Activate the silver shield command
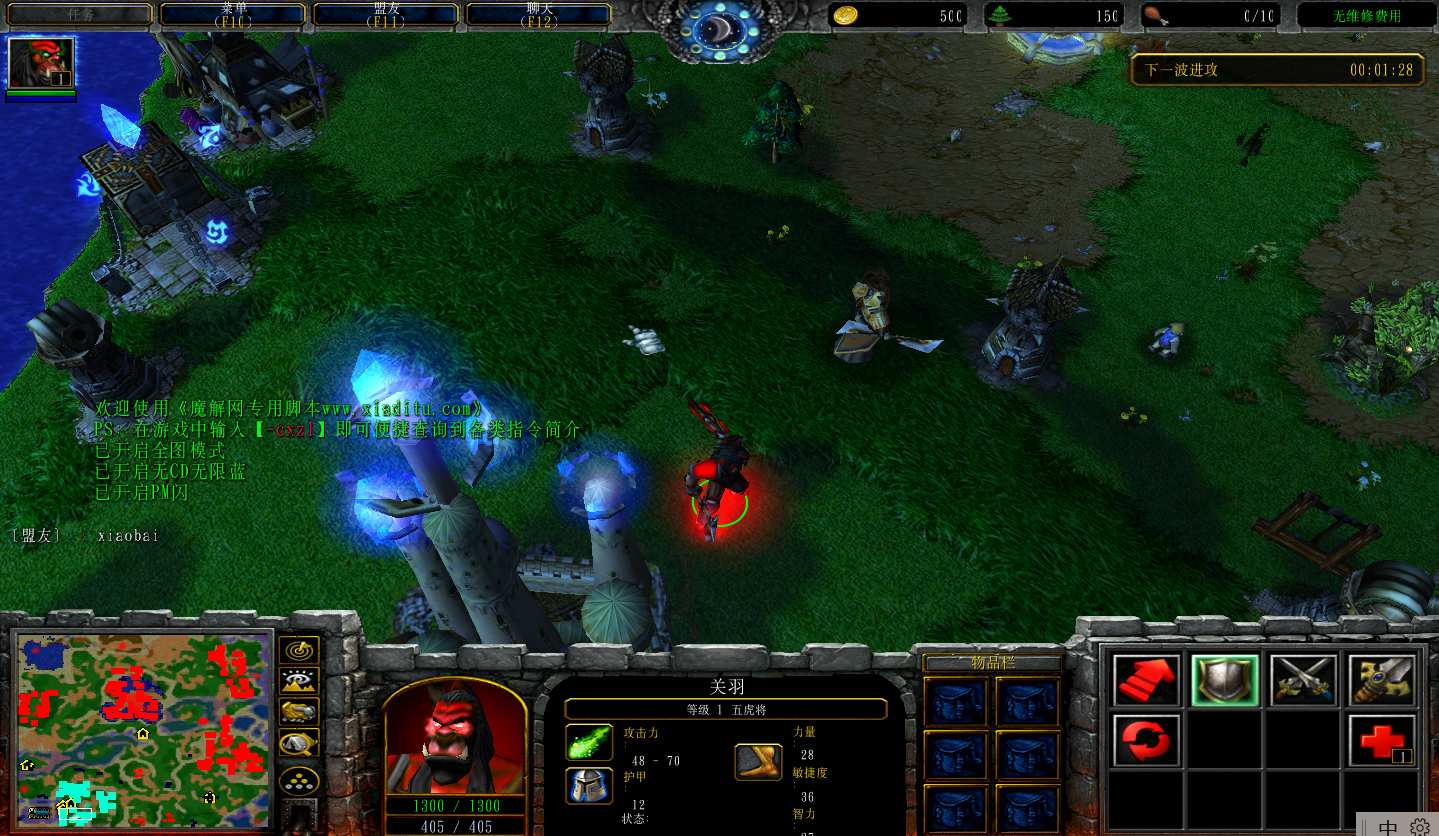This screenshot has width=1439, height=836. pos(1225,680)
